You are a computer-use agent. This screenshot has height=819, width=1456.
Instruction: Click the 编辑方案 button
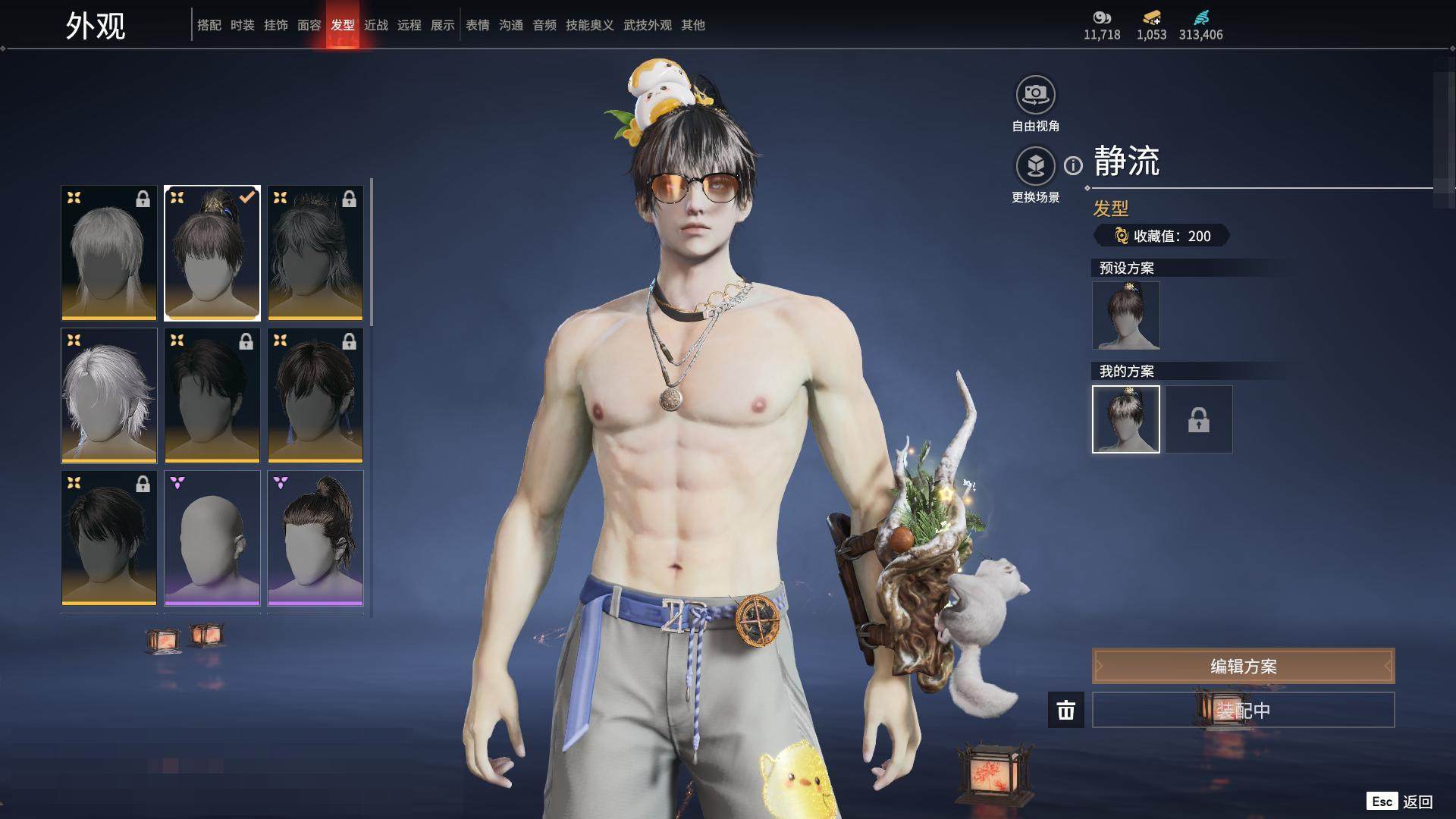click(1243, 666)
